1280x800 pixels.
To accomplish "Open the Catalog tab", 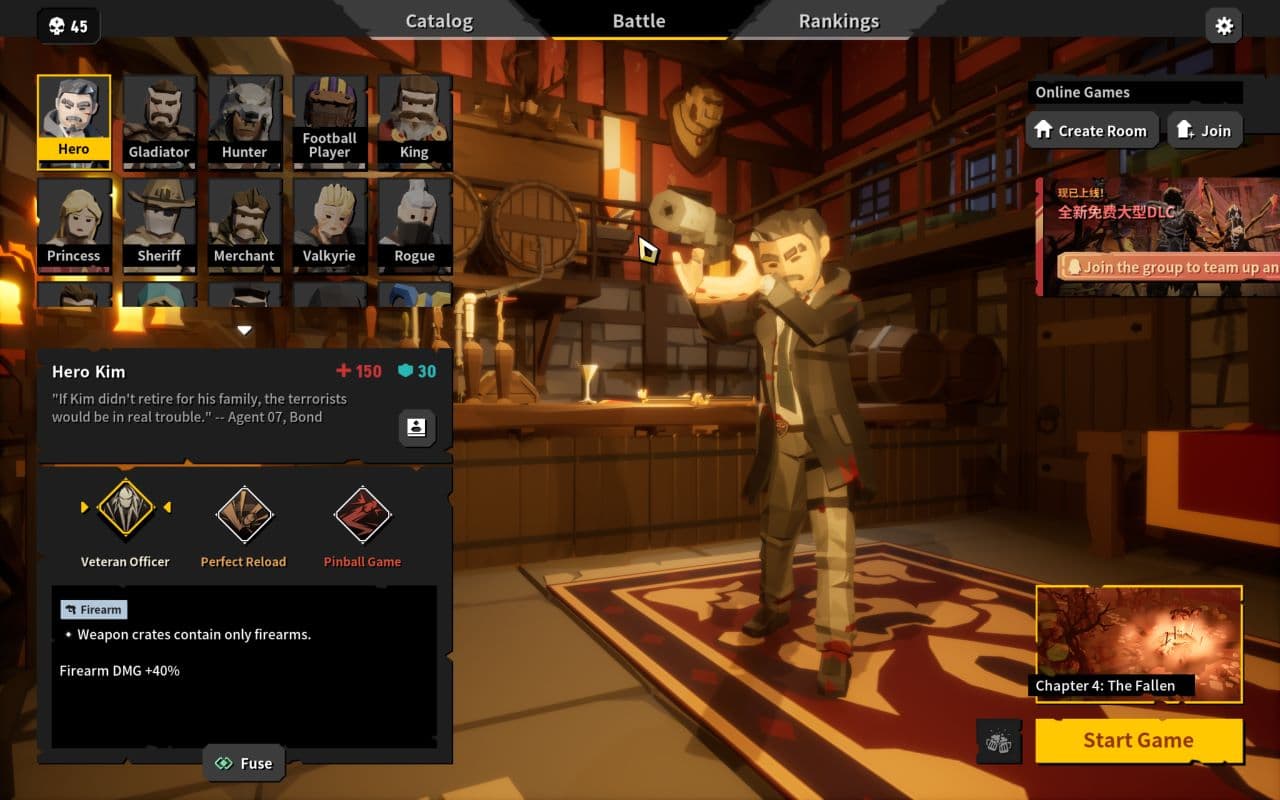I will (438, 20).
